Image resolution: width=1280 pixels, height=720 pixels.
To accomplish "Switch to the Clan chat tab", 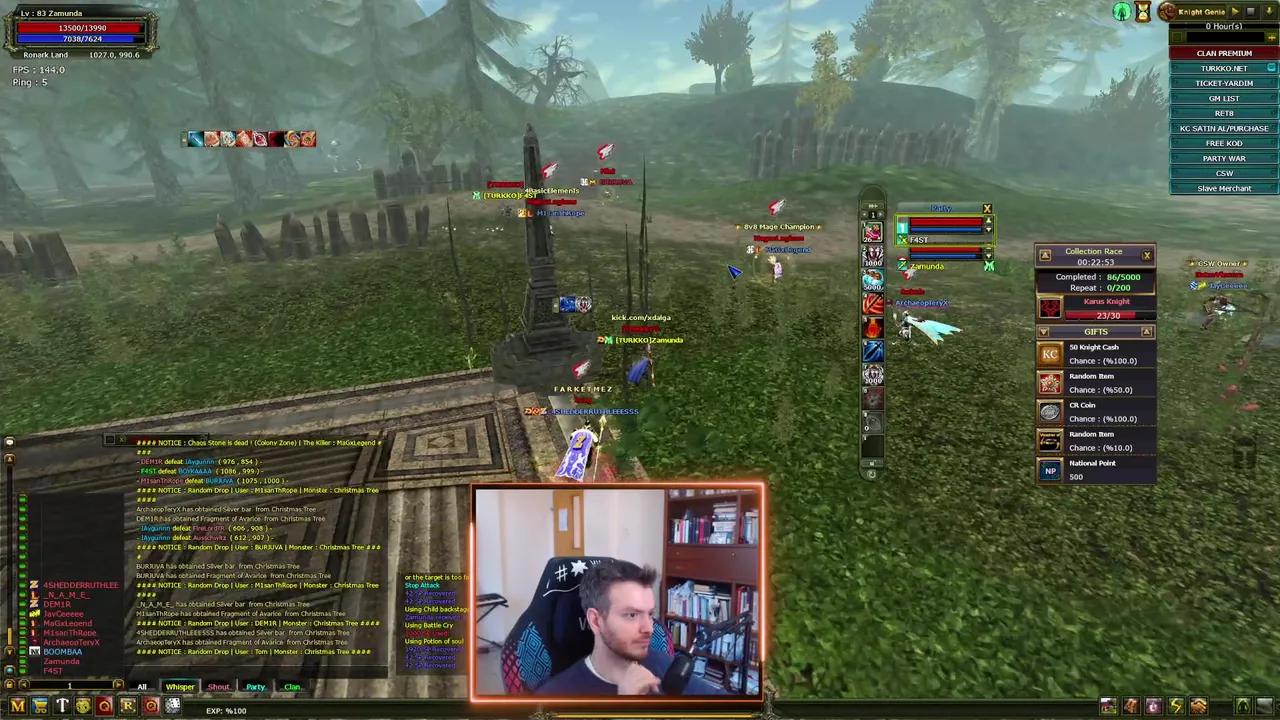I will (x=292, y=687).
